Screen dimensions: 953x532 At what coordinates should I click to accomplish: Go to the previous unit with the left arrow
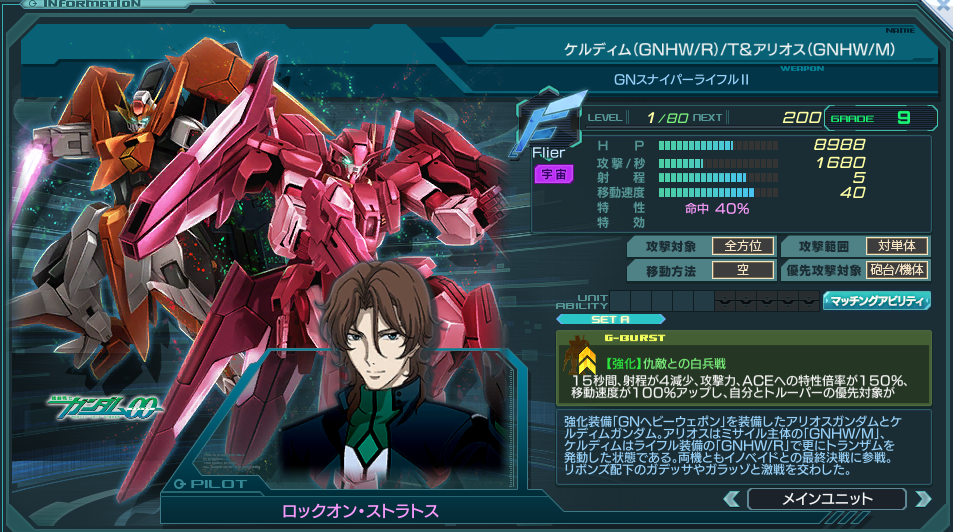(x=730, y=499)
